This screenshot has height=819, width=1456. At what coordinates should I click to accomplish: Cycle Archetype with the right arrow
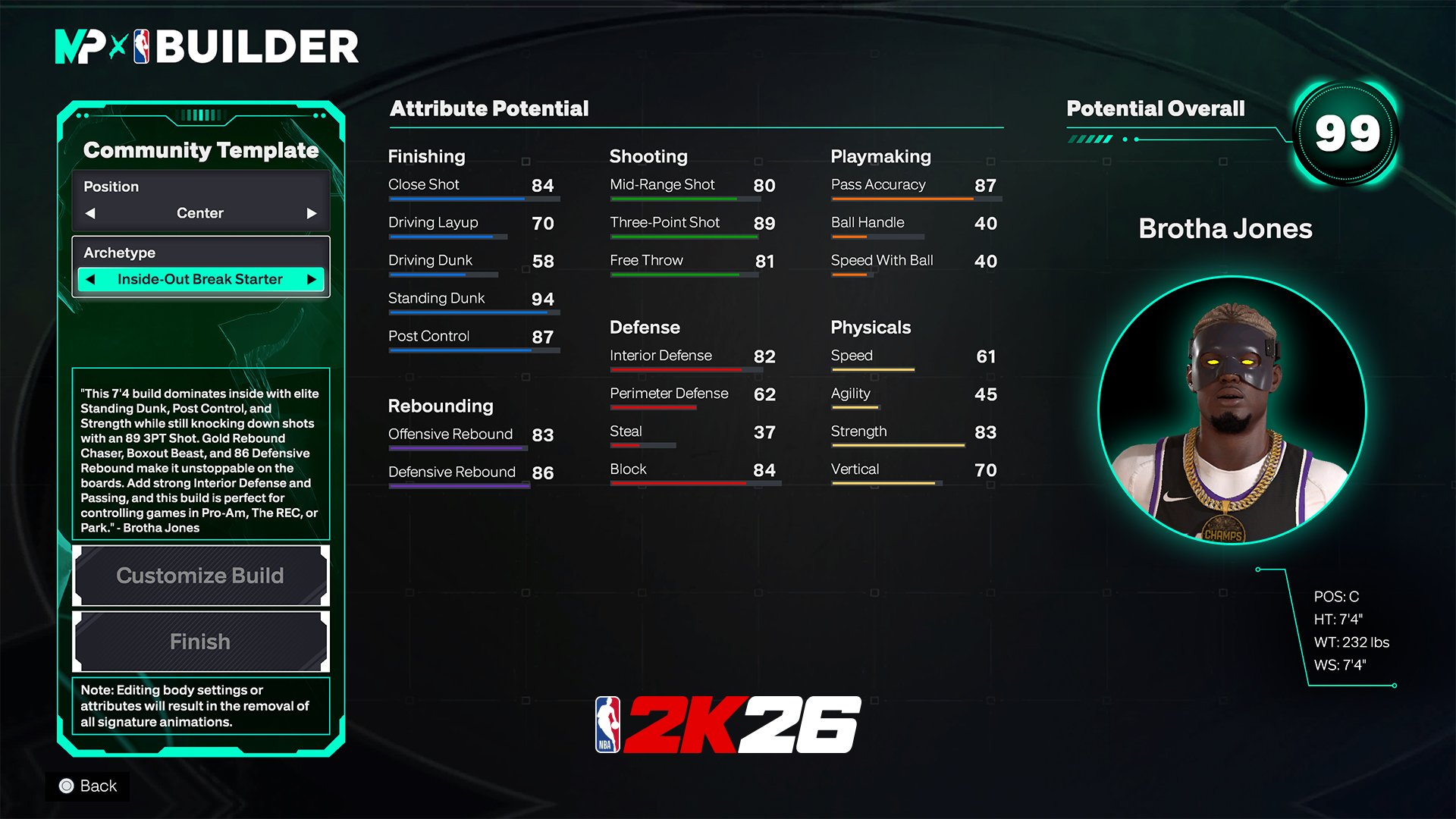pyautogui.click(x=311, y=279)
